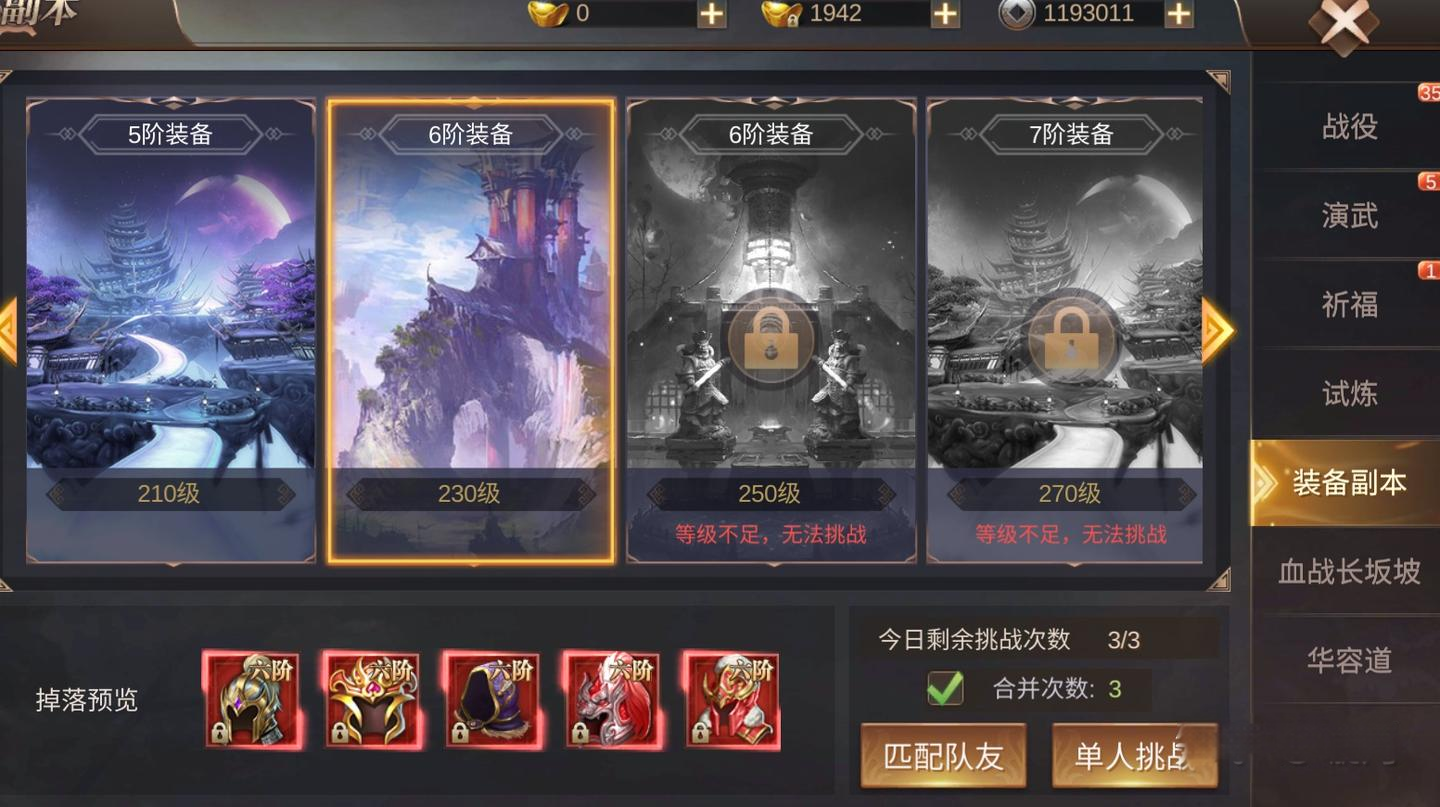Image resolution: width=1440 pixels, height=807 pixels.
Task: Select the purple 六阶 hood drop item
Action: (x=493, y=701)
